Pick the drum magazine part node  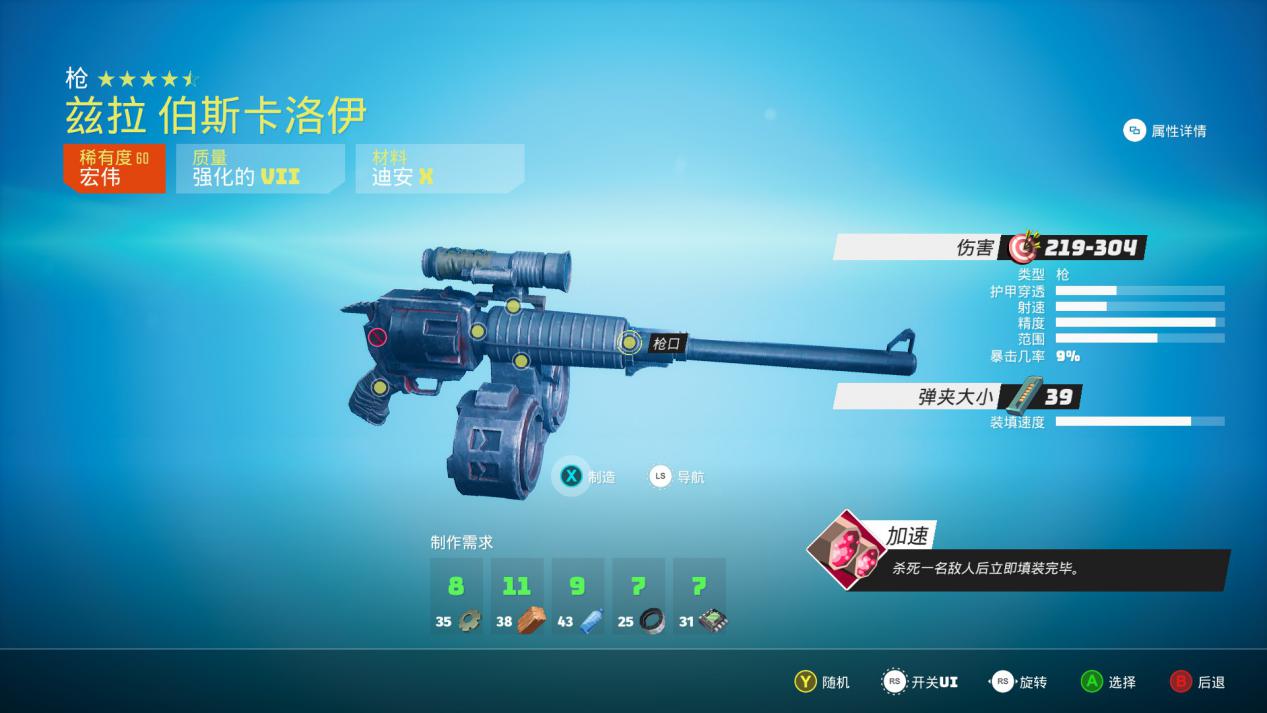(521, 360)
